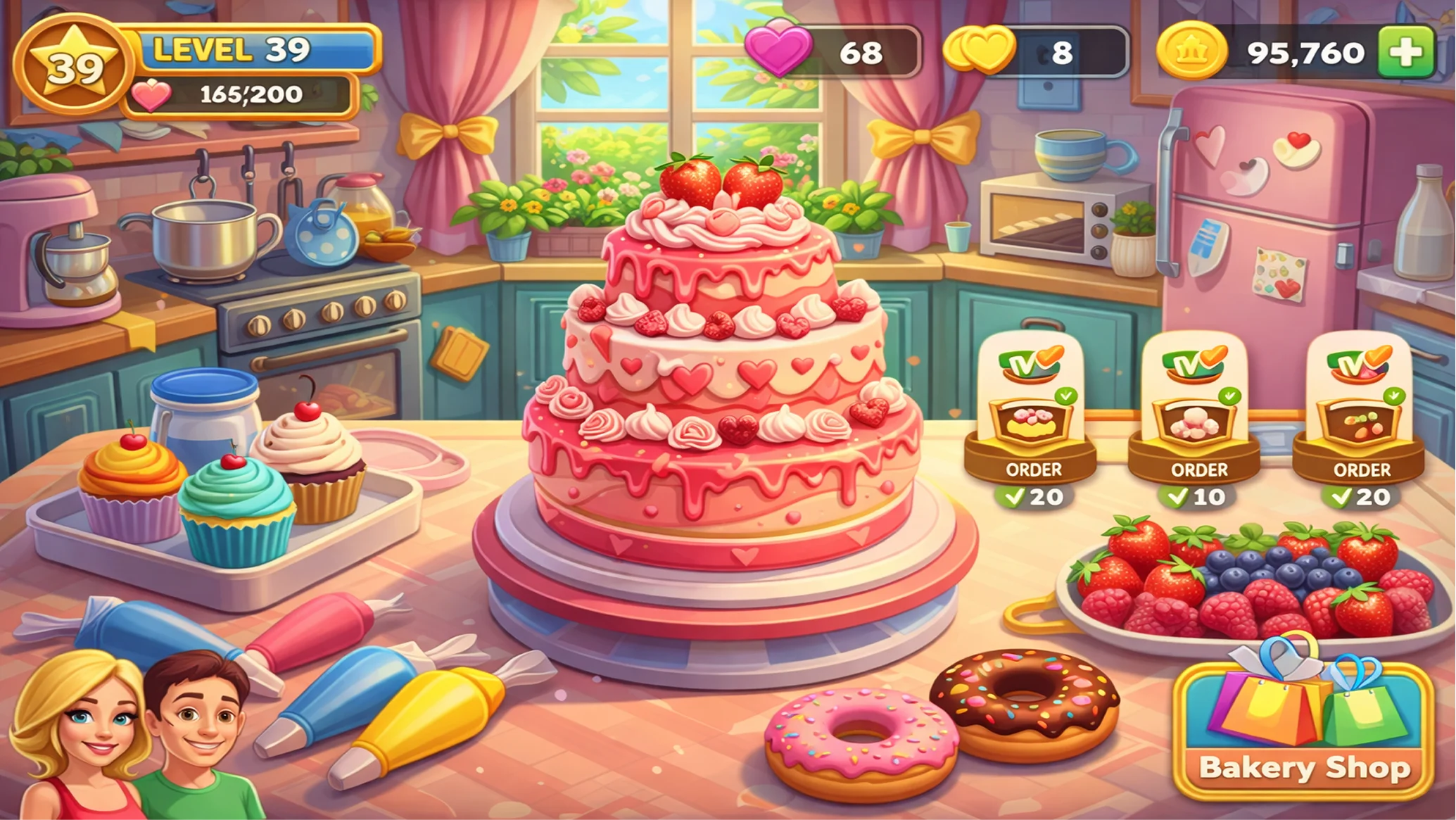
Task: Tap the pink heart lives counter
Action: point(833,51)
